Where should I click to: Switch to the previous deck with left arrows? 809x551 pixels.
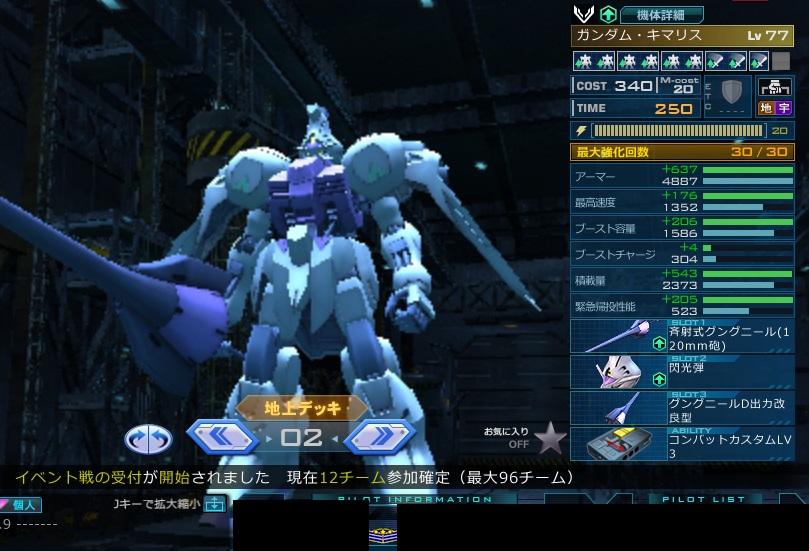[223, 436]
